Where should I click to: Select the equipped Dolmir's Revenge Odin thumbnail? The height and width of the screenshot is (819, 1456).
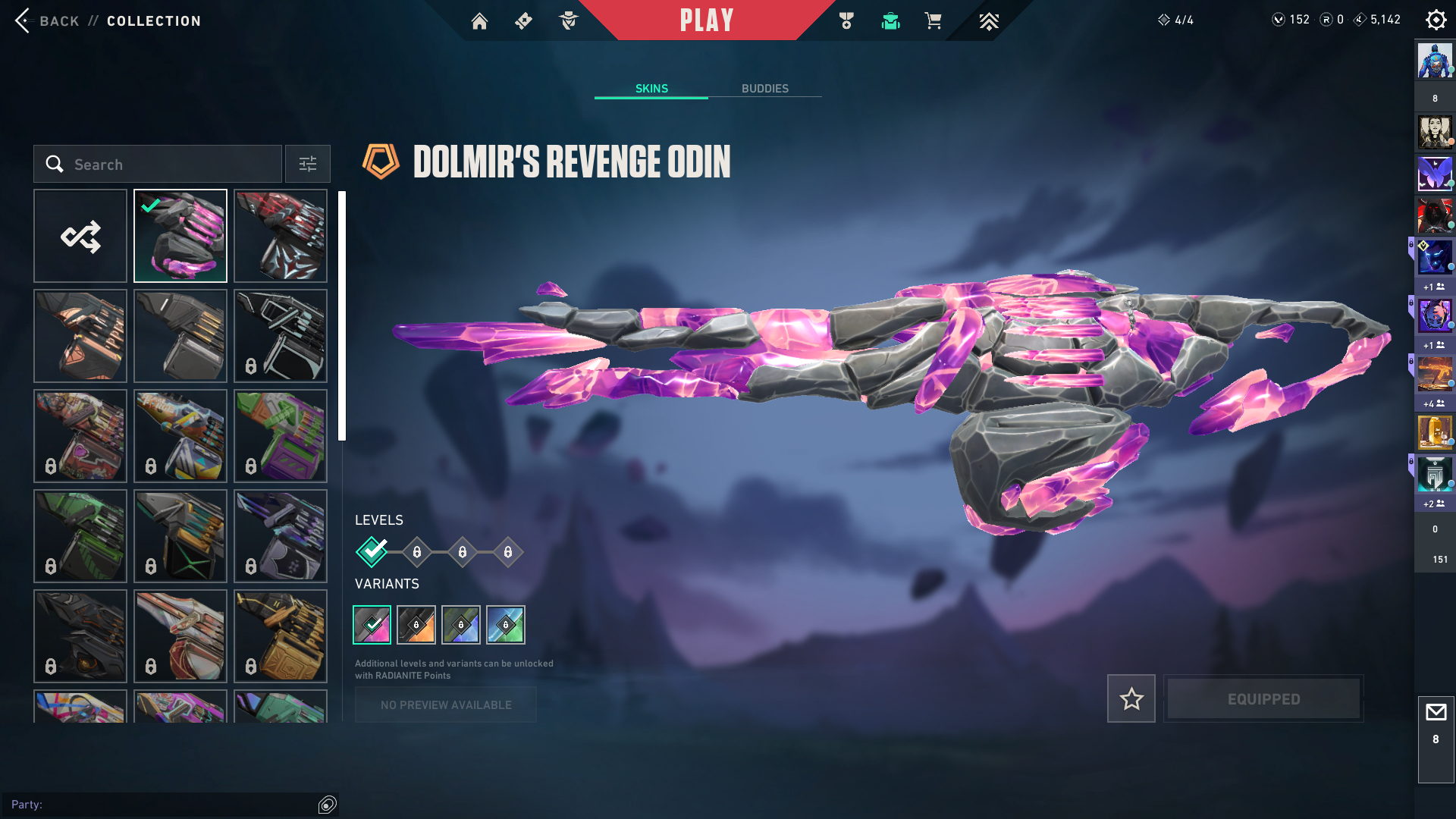tap(180, 236)
